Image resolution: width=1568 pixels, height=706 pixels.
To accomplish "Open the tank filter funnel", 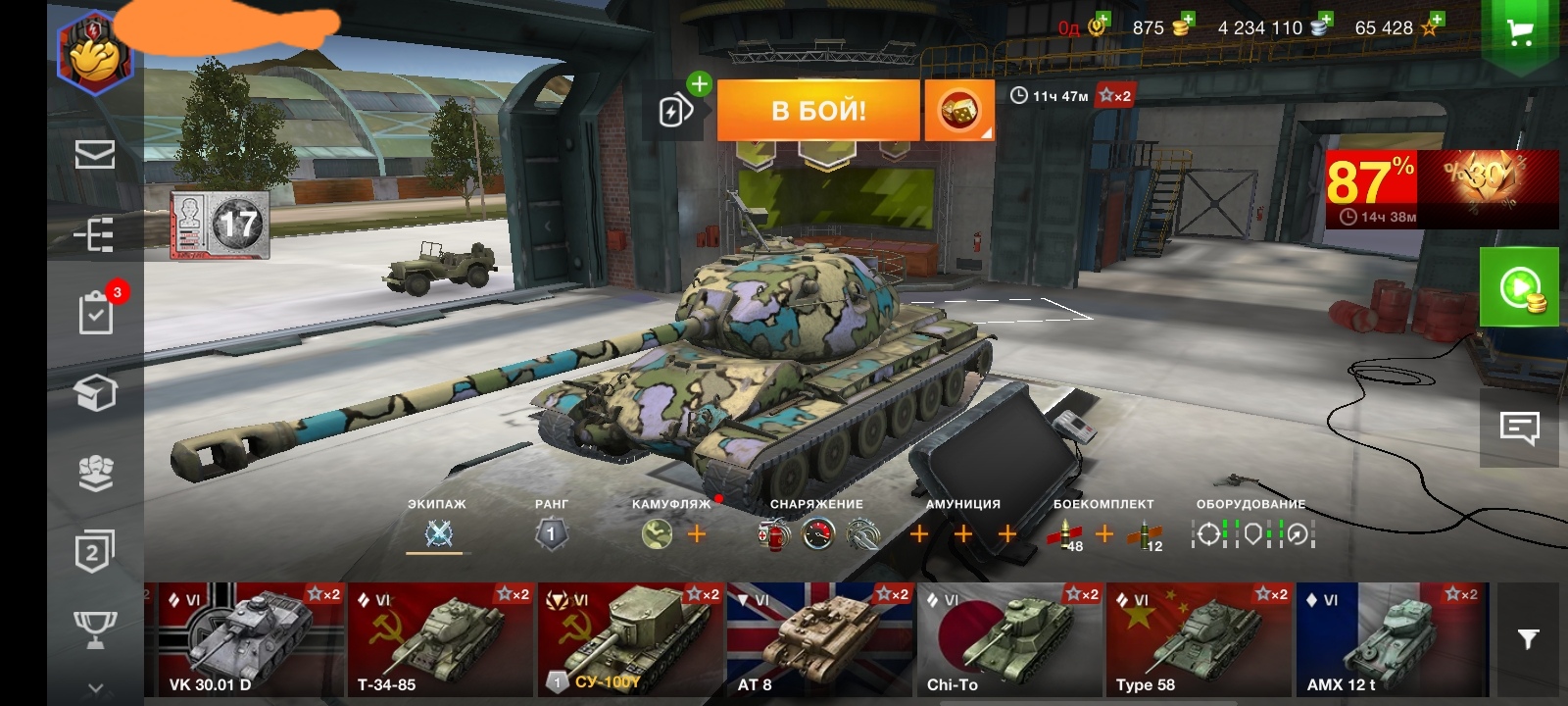I will (1528, 639).
